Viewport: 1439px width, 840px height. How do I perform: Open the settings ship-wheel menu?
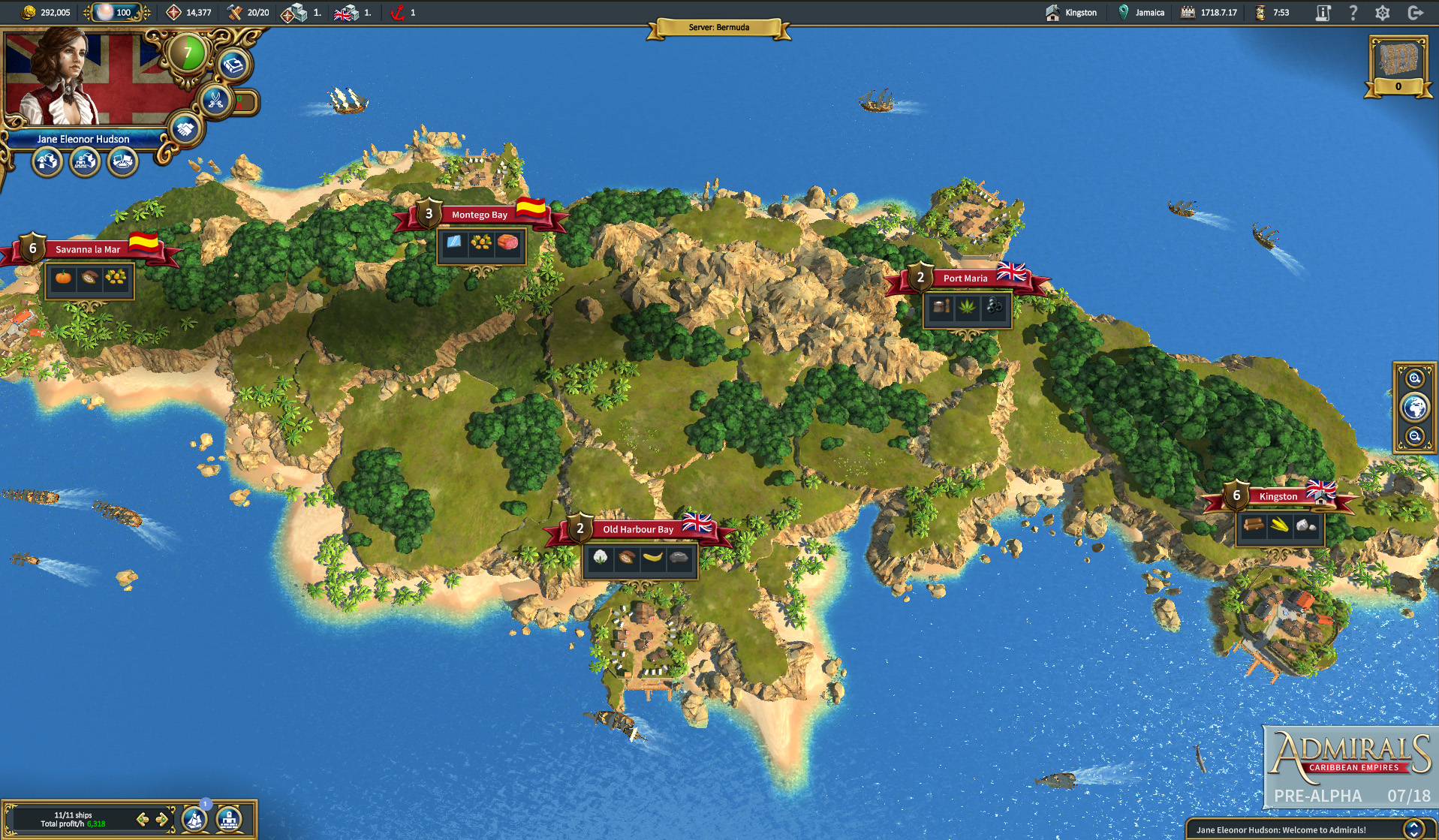tap(1383, 13)
